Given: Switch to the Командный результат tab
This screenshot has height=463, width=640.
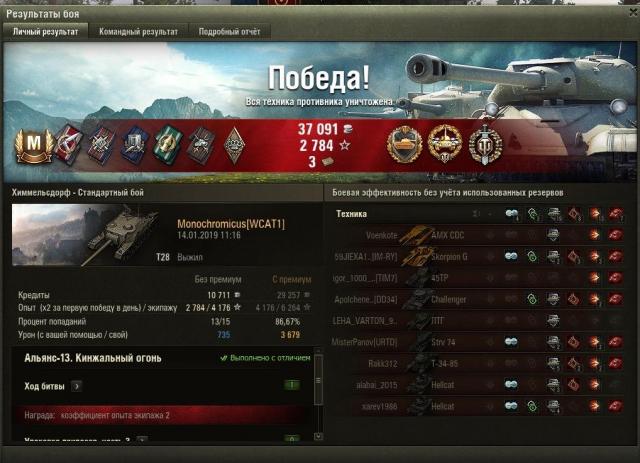Looking at the screenshot, I should (x=138, y=32).
